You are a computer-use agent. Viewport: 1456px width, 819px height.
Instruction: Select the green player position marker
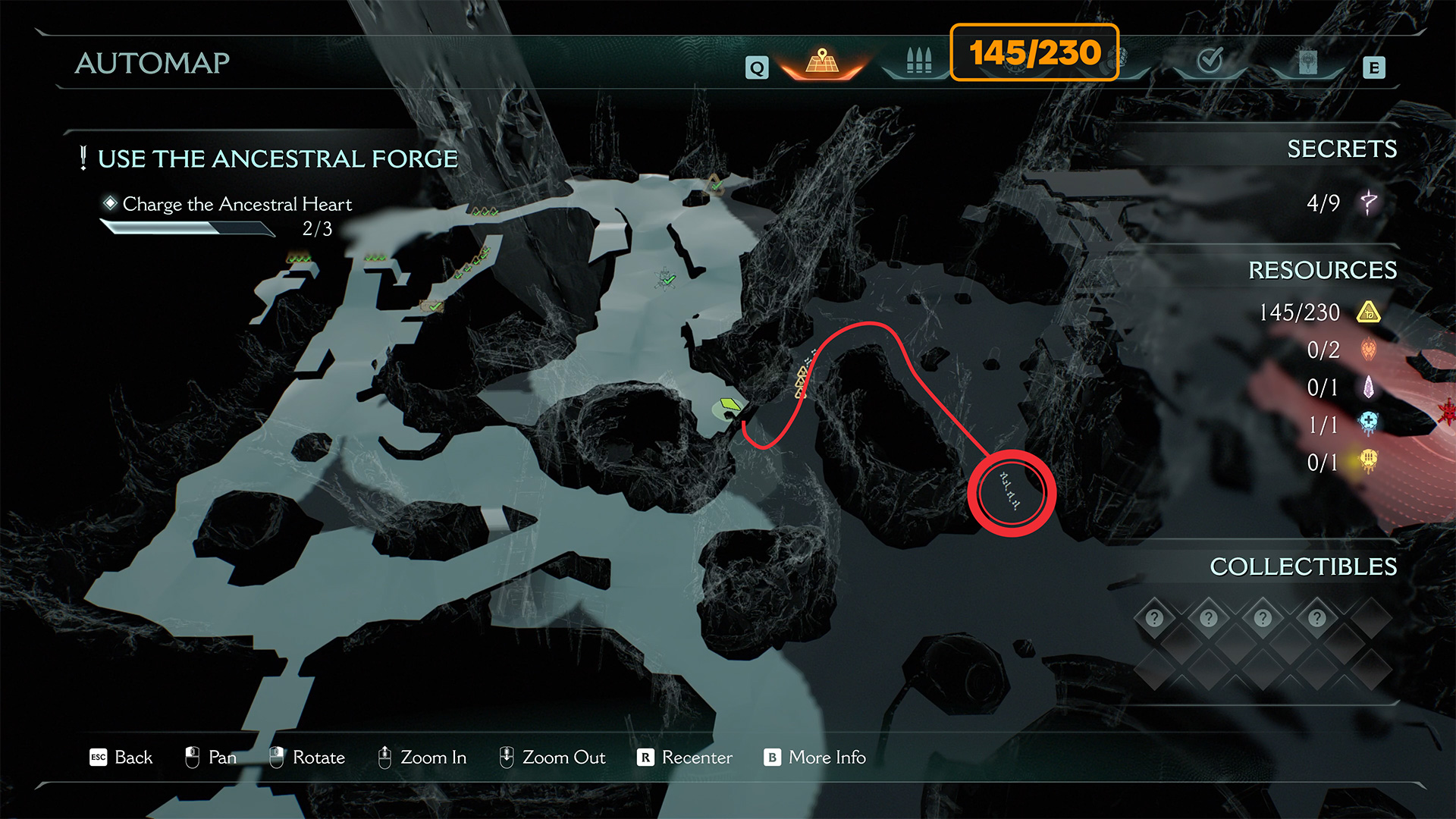point(730,406)
